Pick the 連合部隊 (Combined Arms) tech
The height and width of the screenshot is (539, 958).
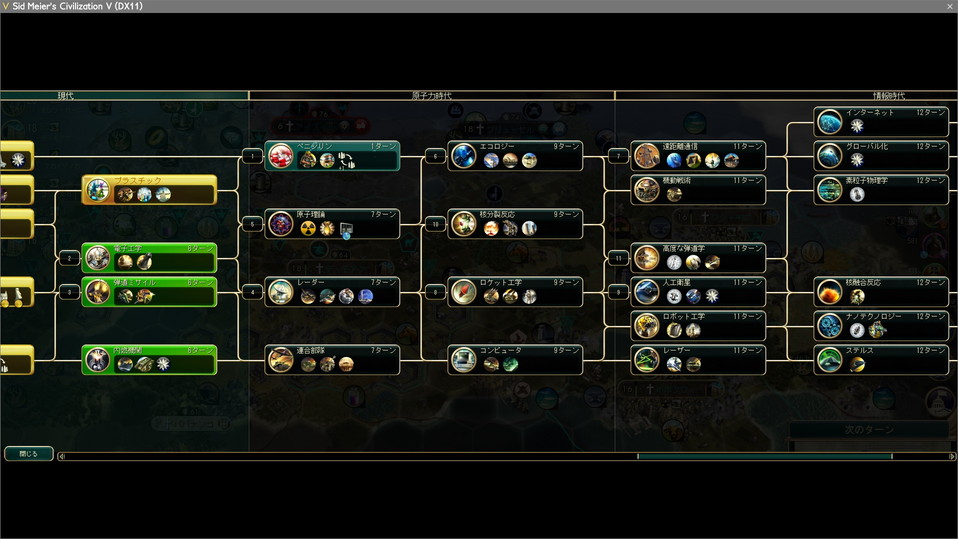[x=332, y=360]
